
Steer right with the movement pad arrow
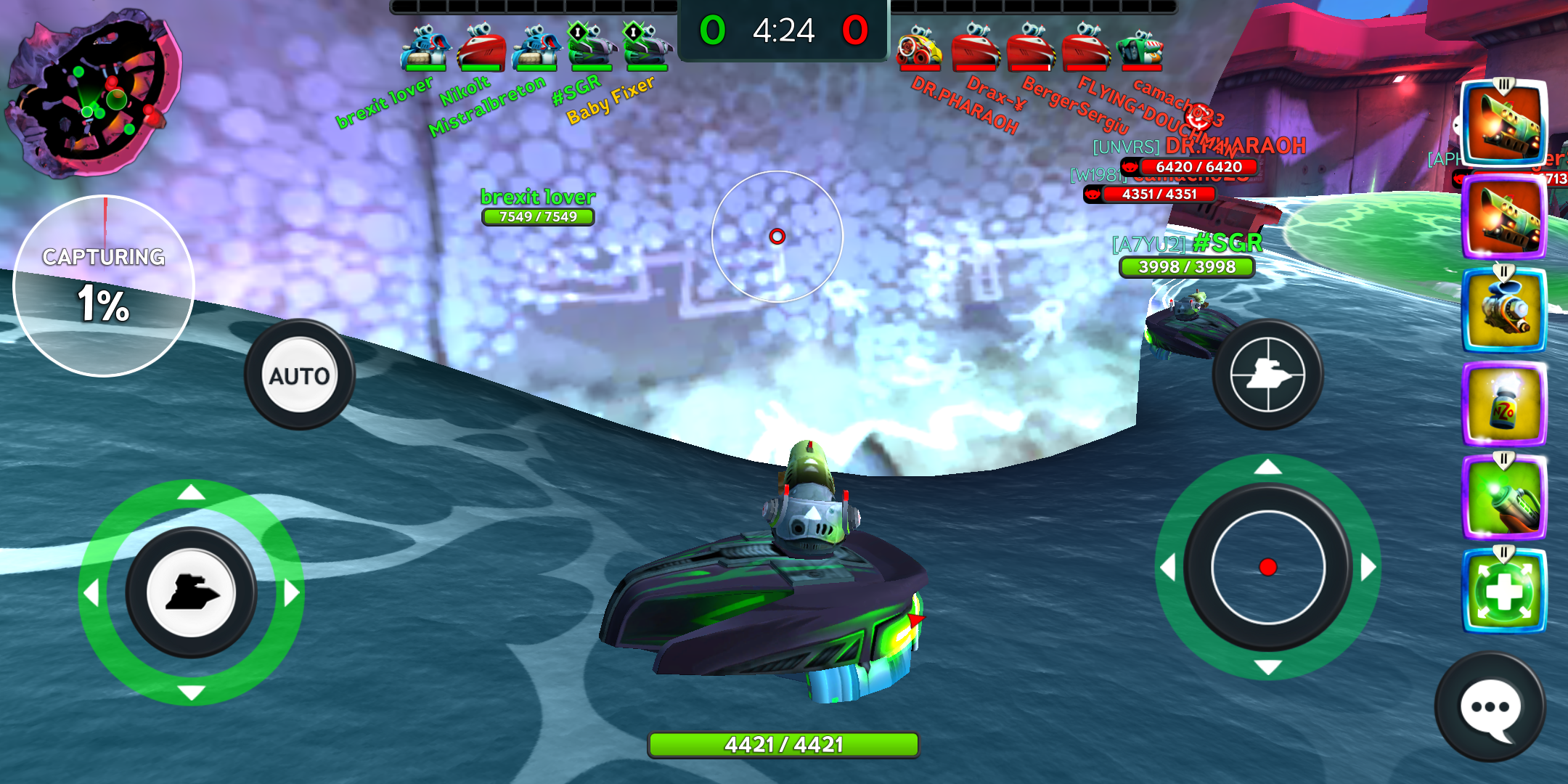291,593
